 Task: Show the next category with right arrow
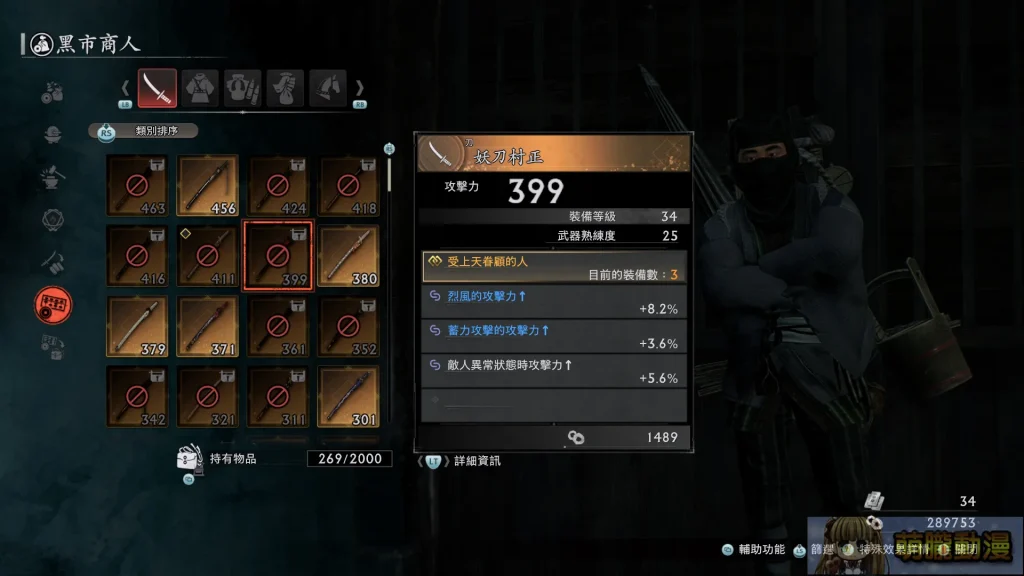[x=360, y=88]
